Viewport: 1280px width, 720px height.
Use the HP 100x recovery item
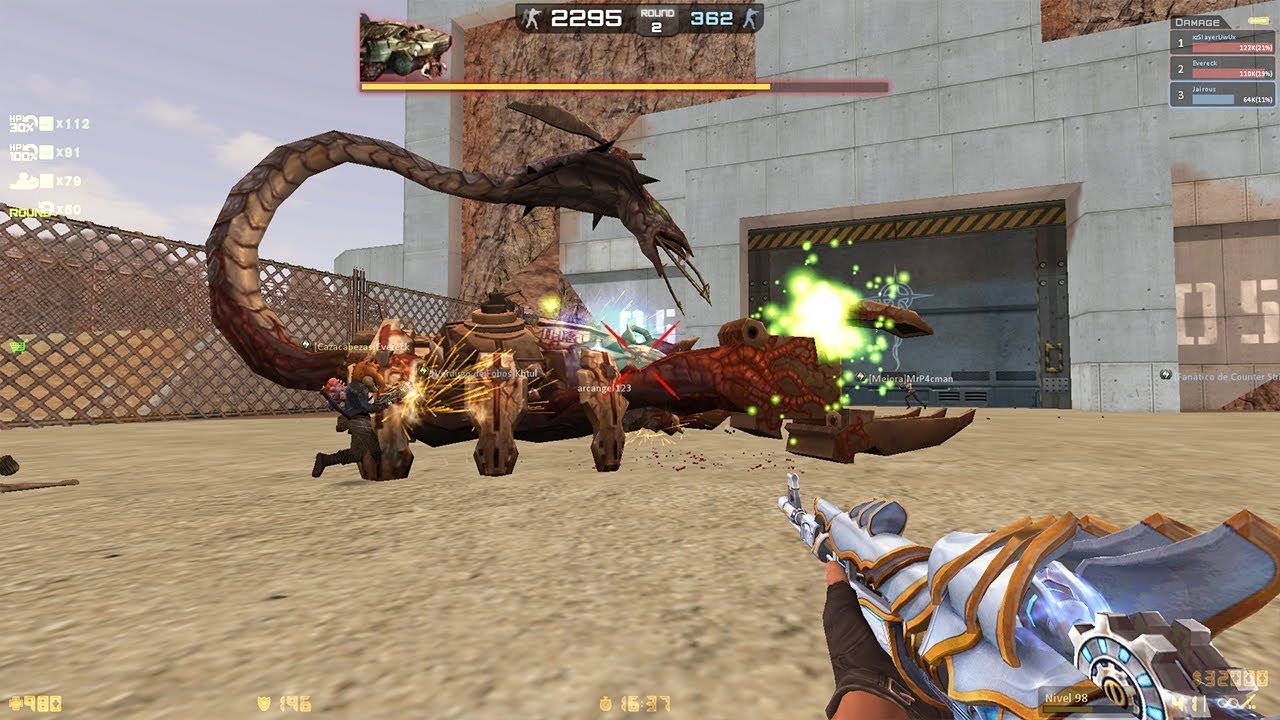28,153
